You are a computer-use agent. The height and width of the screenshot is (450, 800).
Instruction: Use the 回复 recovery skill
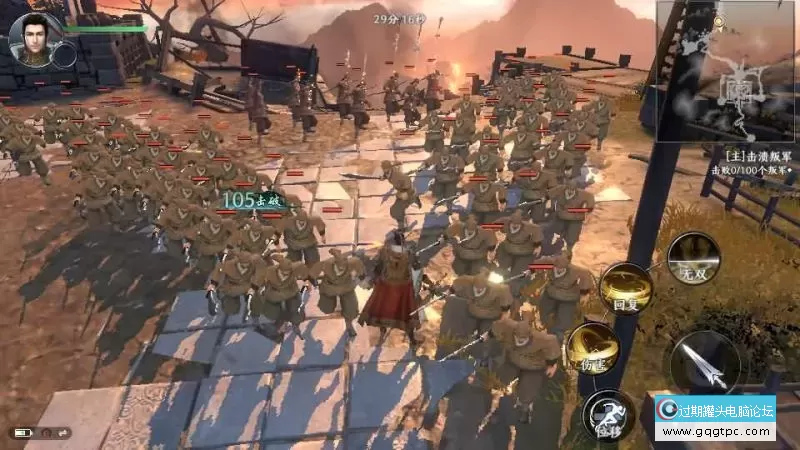(x=627, y=289)
